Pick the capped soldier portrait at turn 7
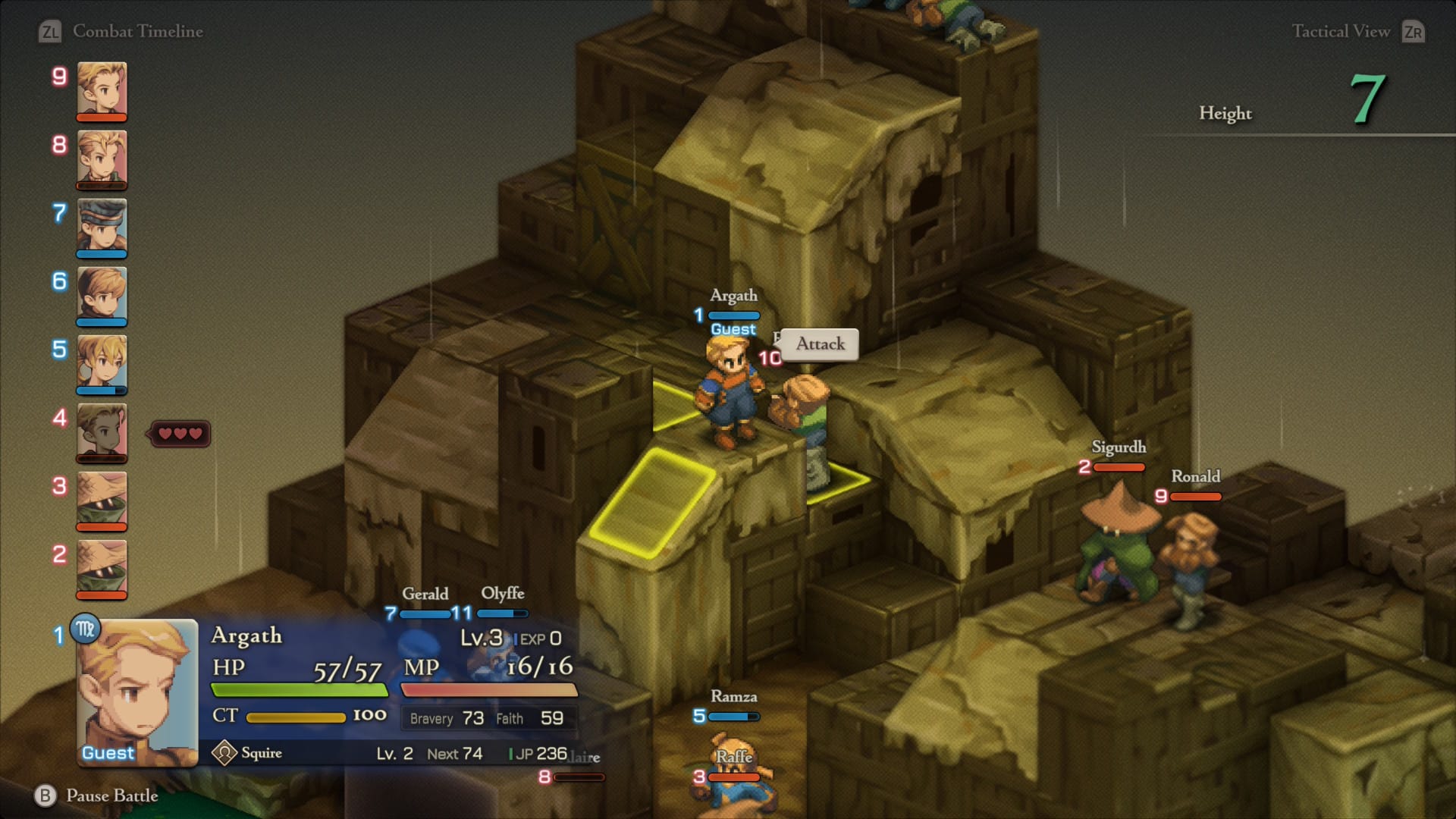1456x819 pixels. [x=102, y=226]
